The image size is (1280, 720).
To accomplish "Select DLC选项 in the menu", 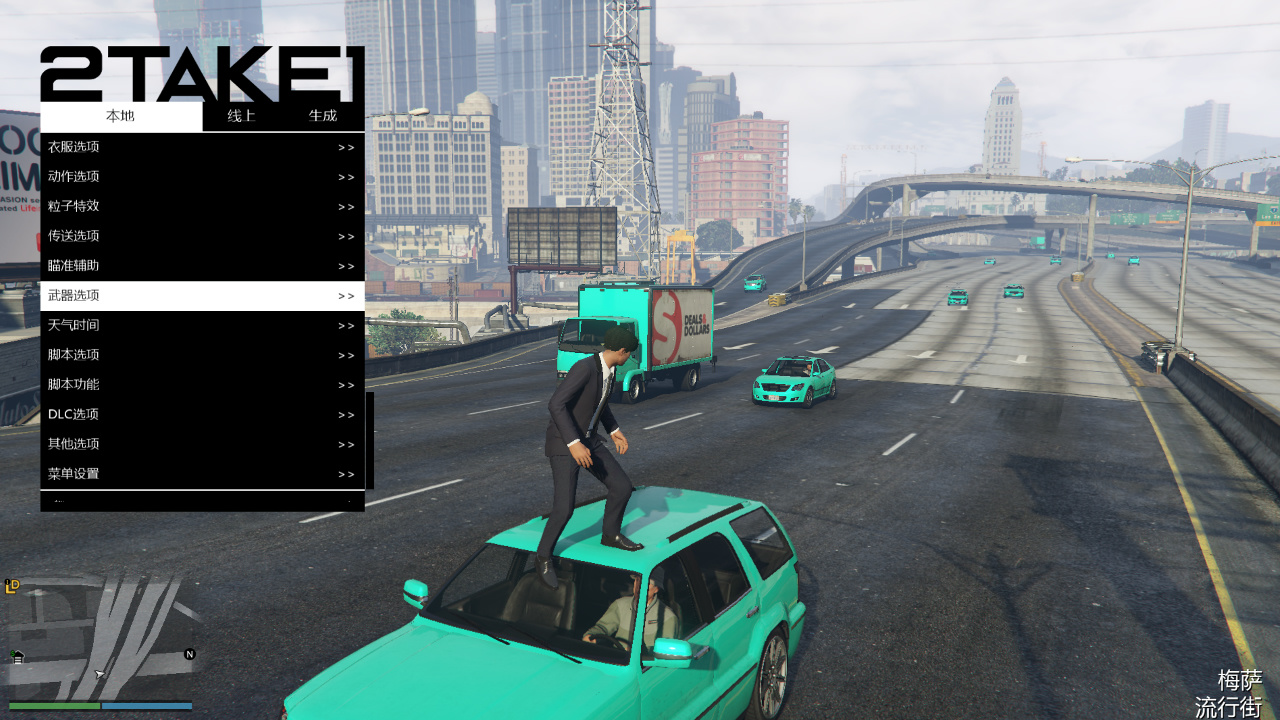I will 202,414.
